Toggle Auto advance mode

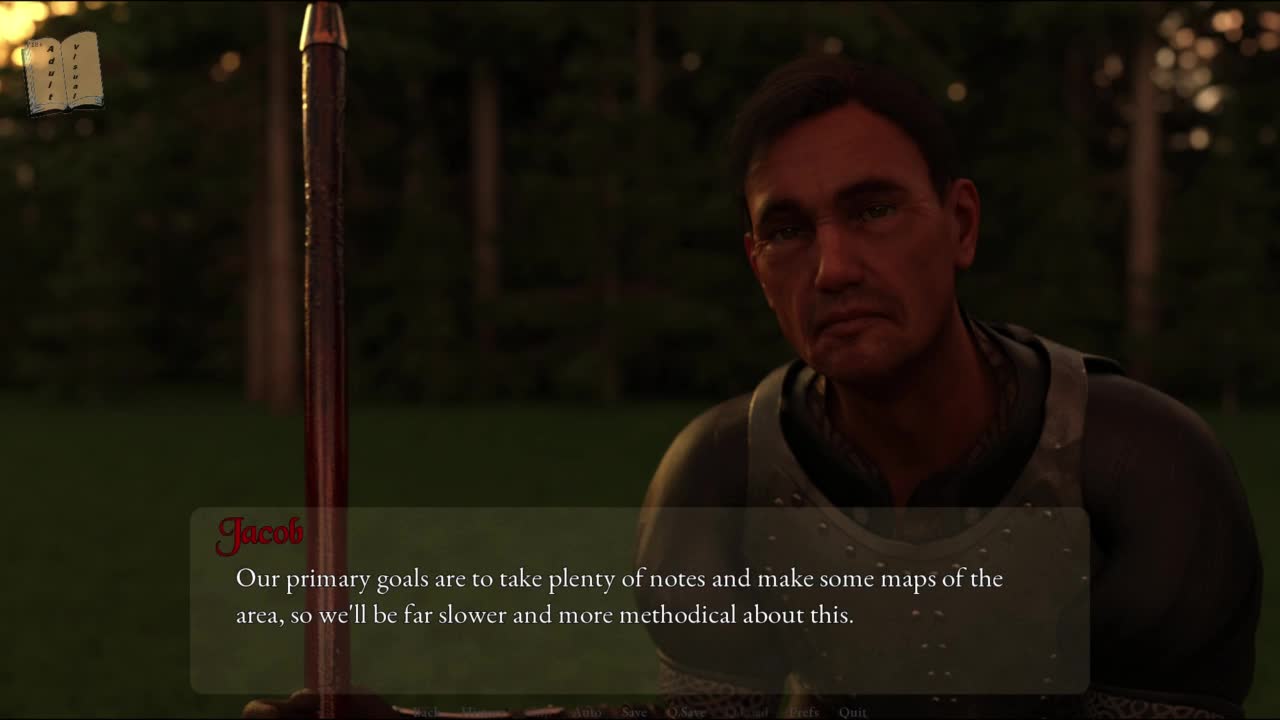click(587, 712)
